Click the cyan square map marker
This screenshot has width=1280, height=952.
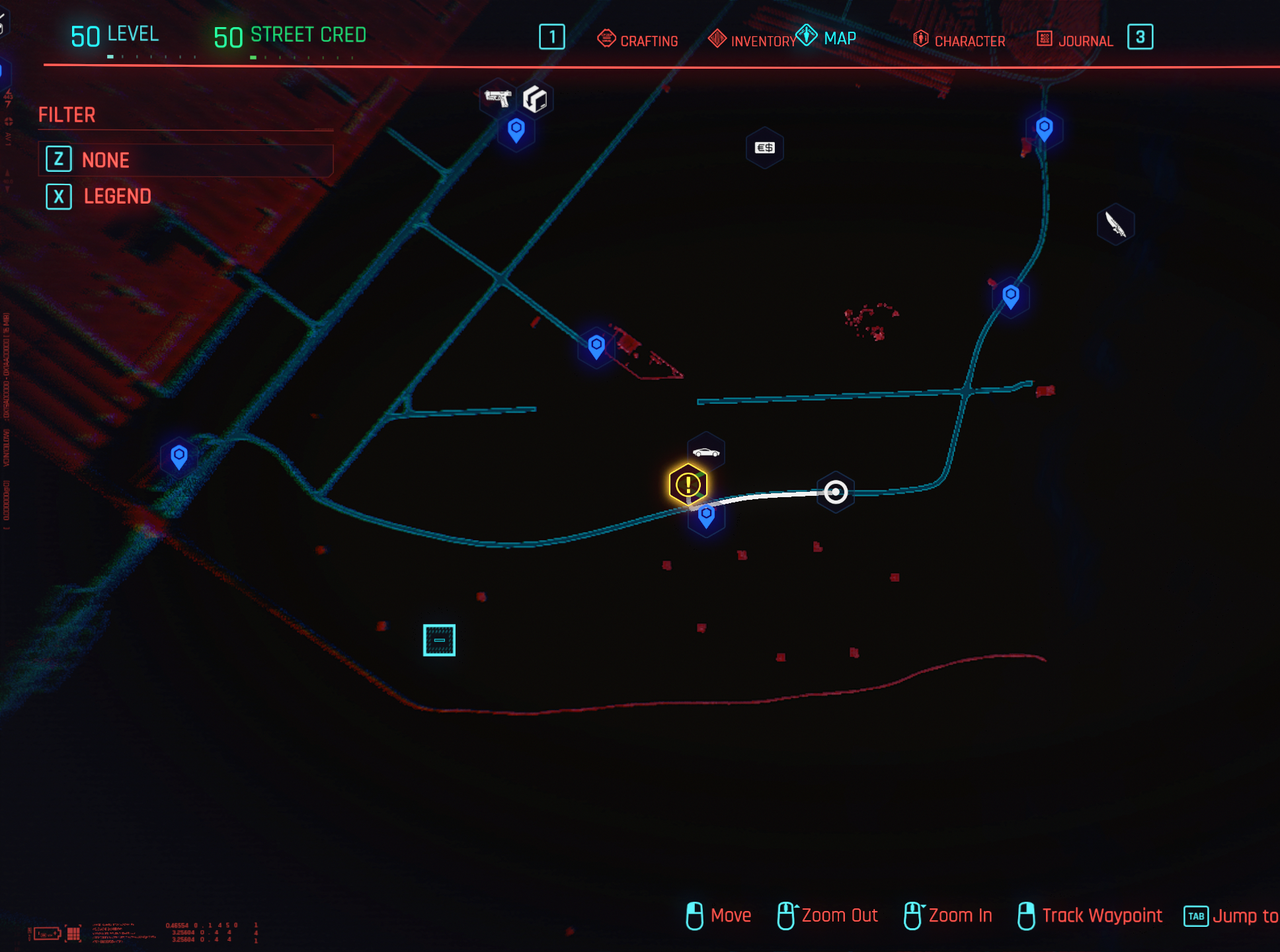click(x=439, y=640)
